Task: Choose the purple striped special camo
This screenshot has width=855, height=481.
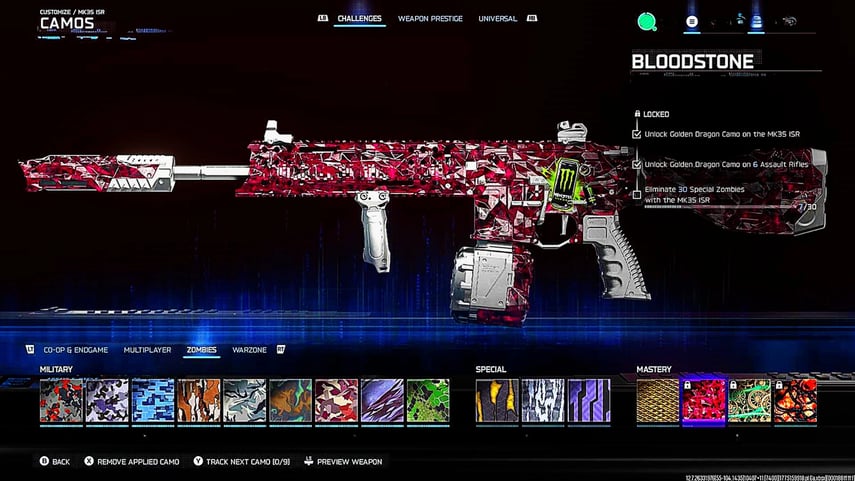Action: 589,400
